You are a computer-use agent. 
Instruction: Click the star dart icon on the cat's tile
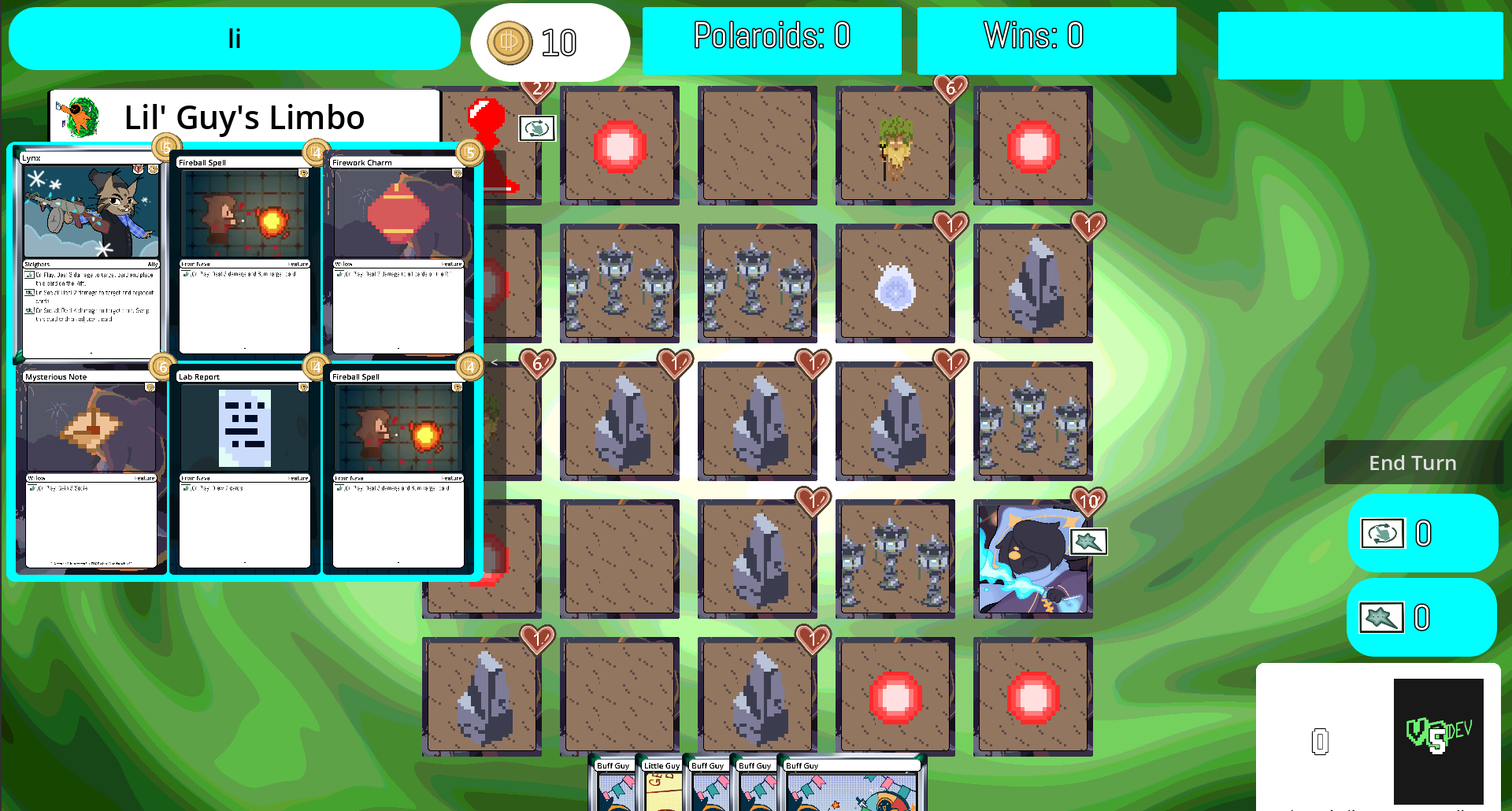(x=1091, y=542)
